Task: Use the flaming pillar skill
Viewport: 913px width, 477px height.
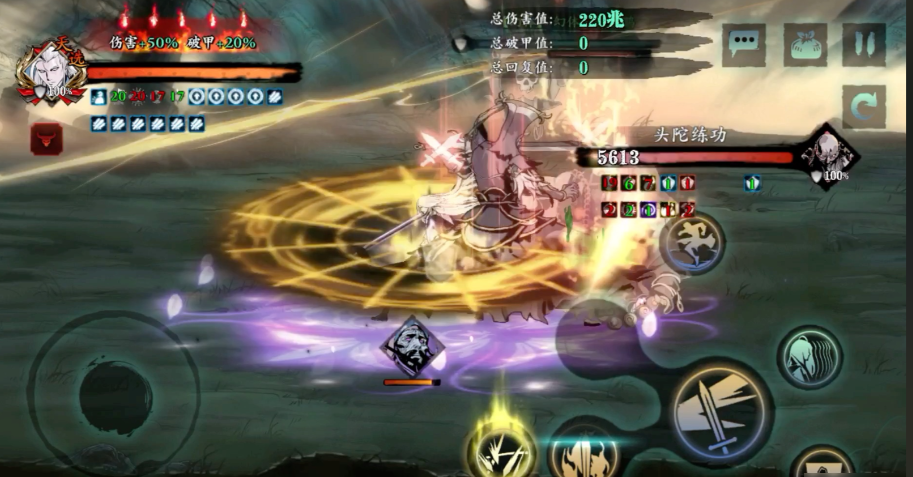Action: pos(585,453)
